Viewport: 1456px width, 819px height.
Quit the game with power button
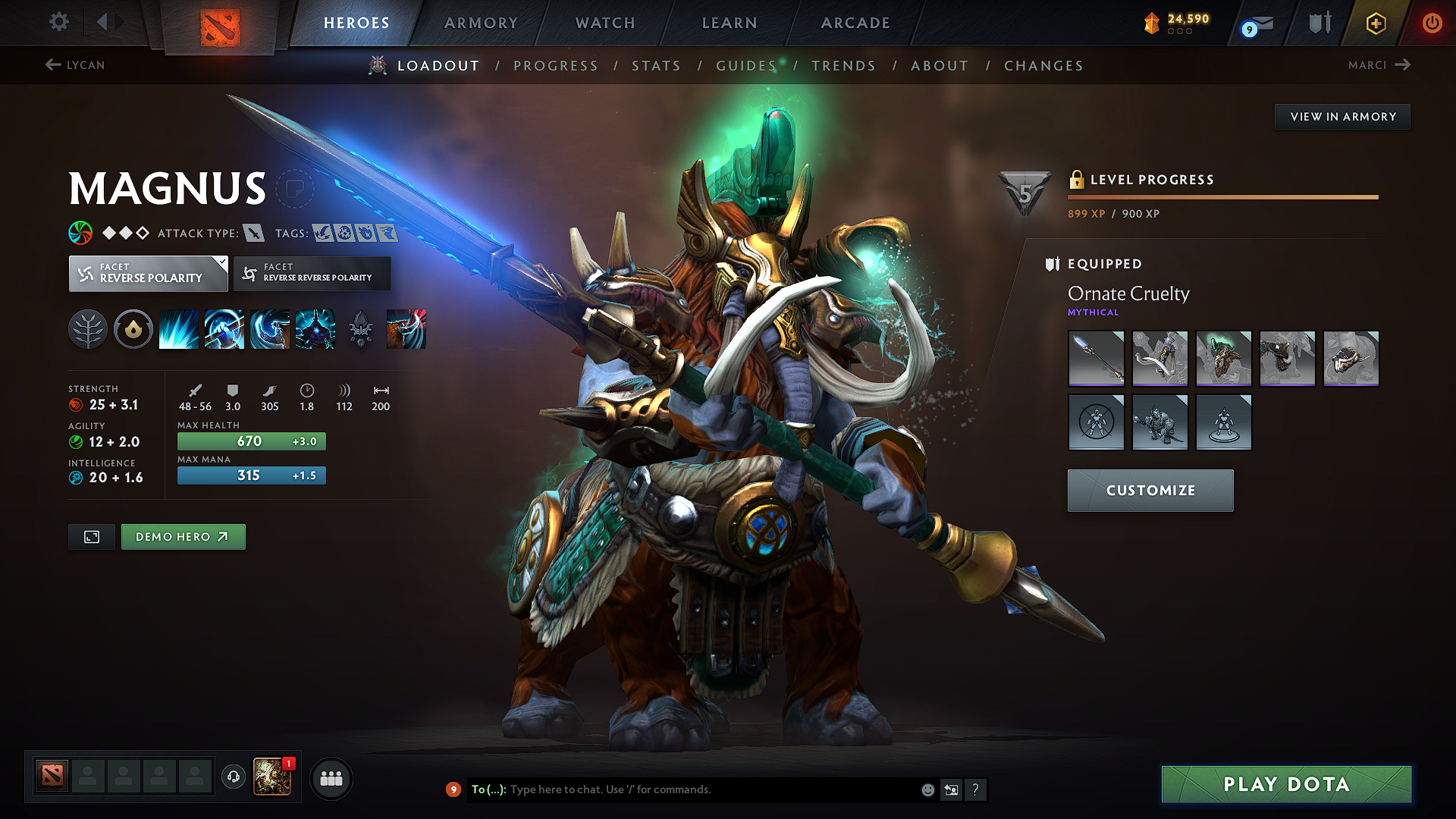1432,23
